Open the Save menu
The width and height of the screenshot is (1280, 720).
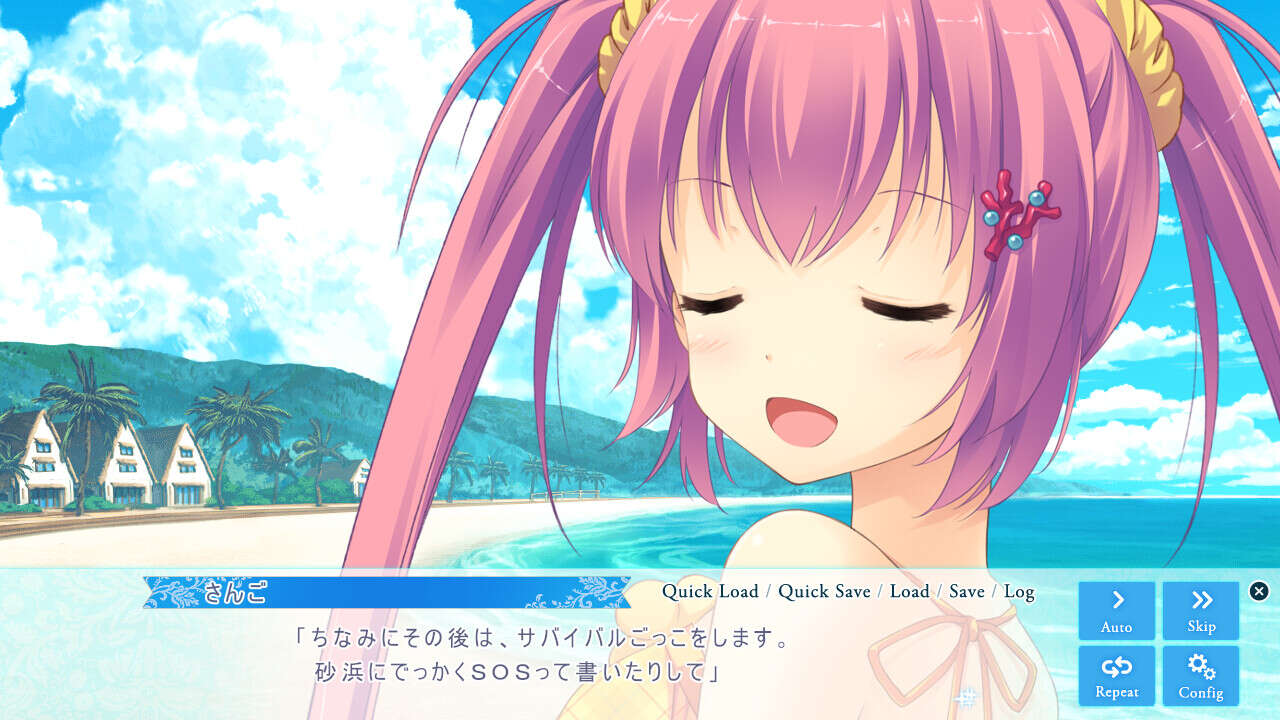pyautogui.click(x=966, y=591)
